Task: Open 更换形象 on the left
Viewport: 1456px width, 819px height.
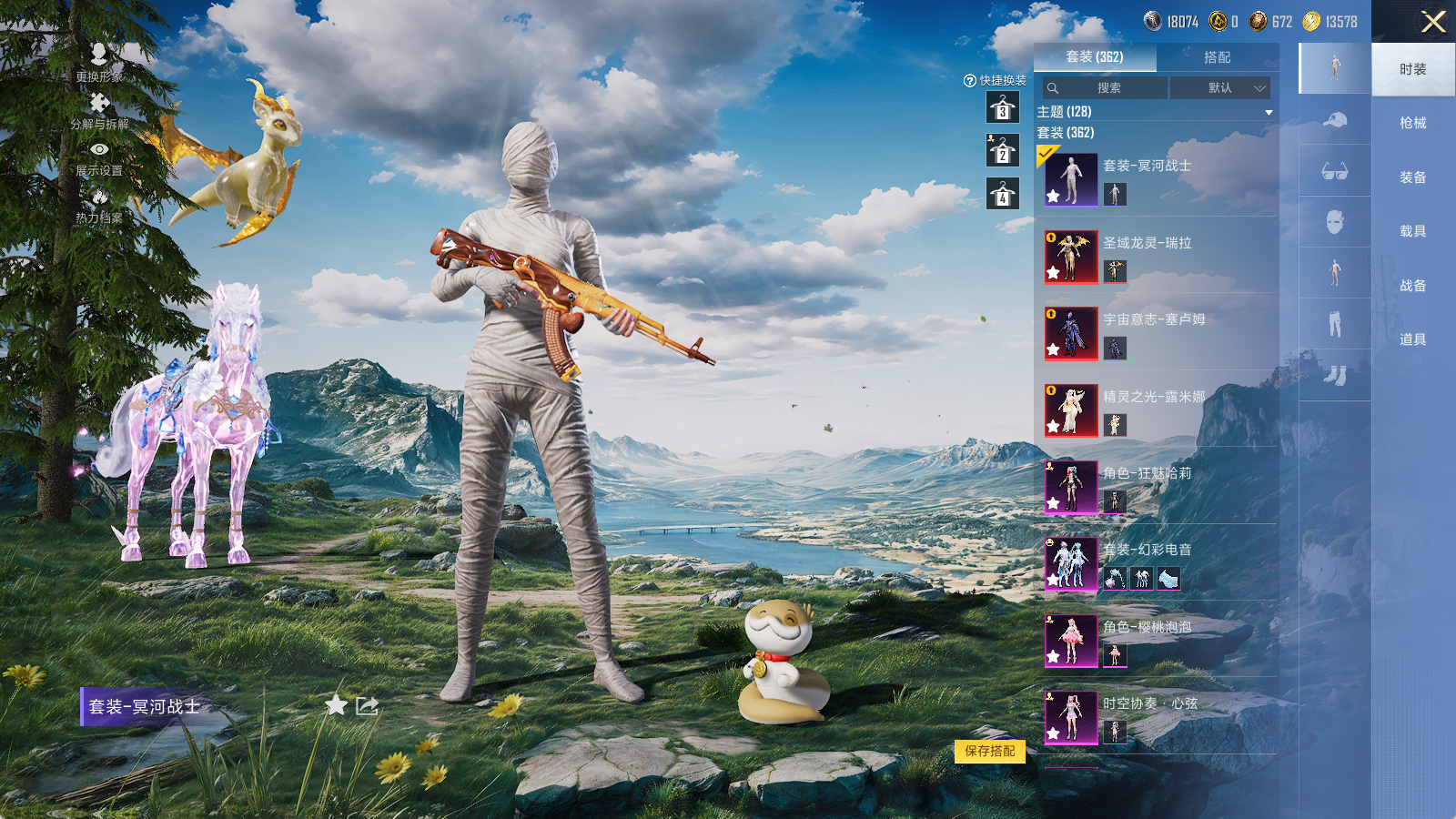Action: 99,63
